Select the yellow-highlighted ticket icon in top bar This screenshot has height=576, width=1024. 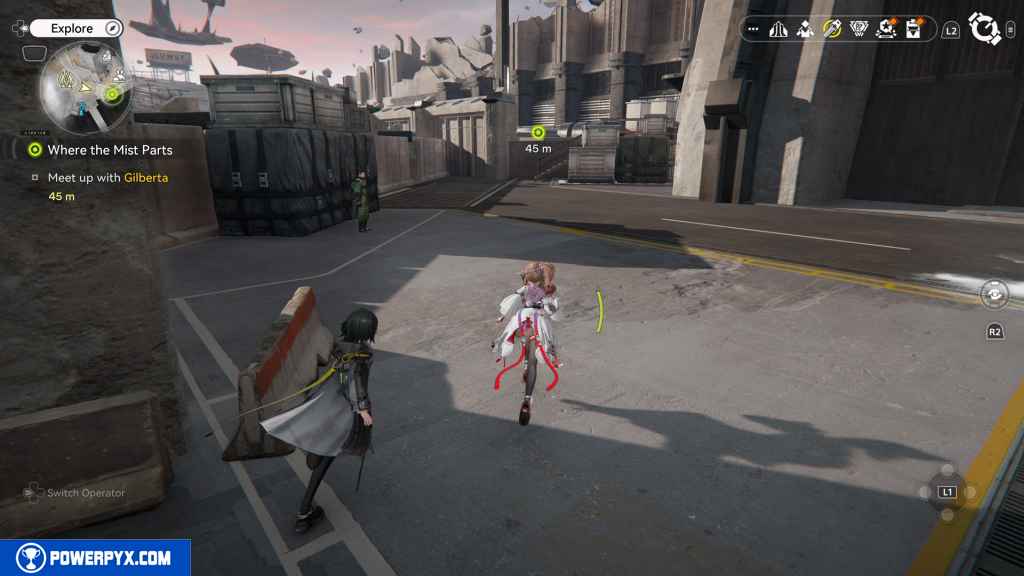[831, 30]
